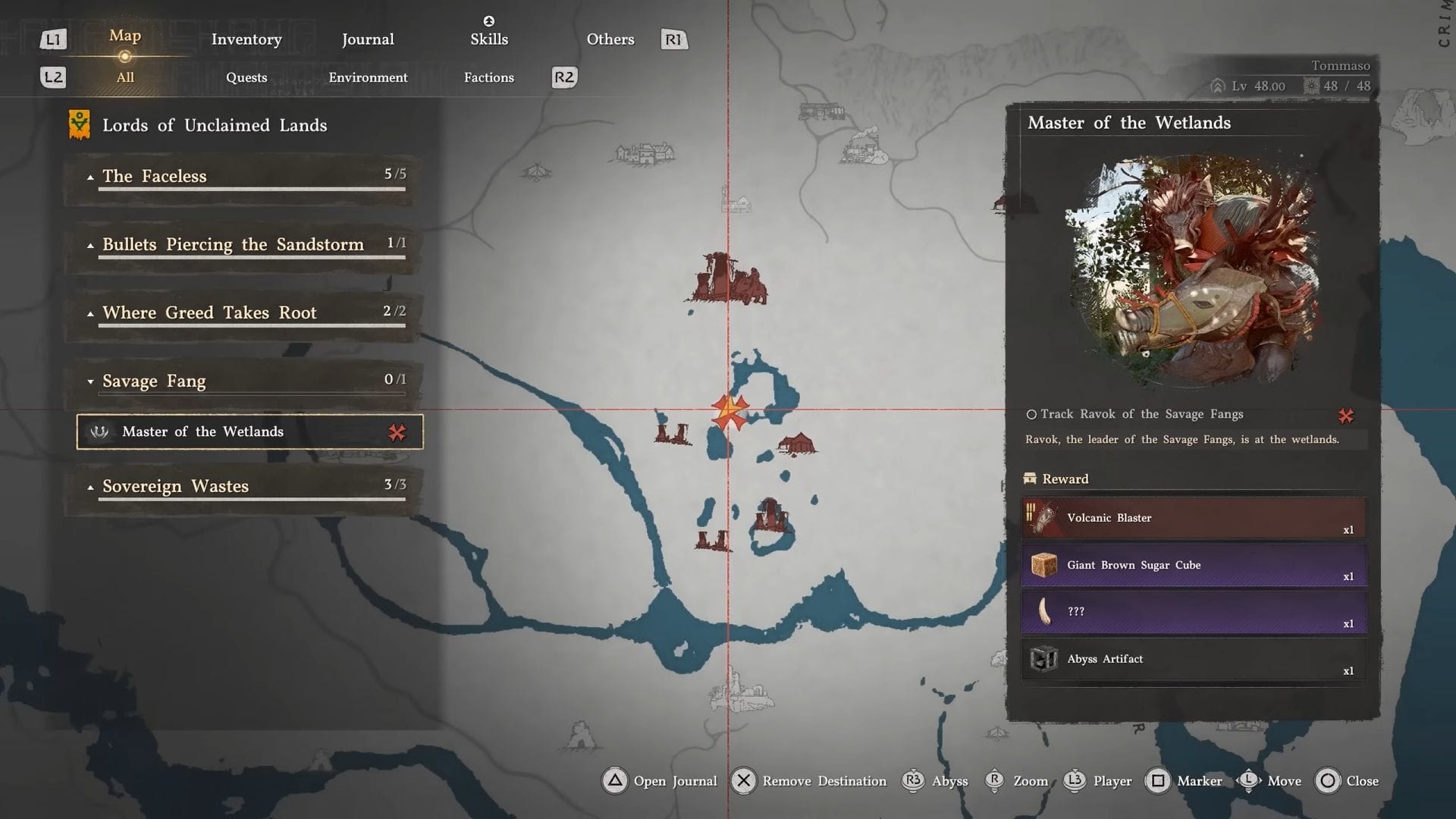Select the unknown ??? reward row

1194,612
